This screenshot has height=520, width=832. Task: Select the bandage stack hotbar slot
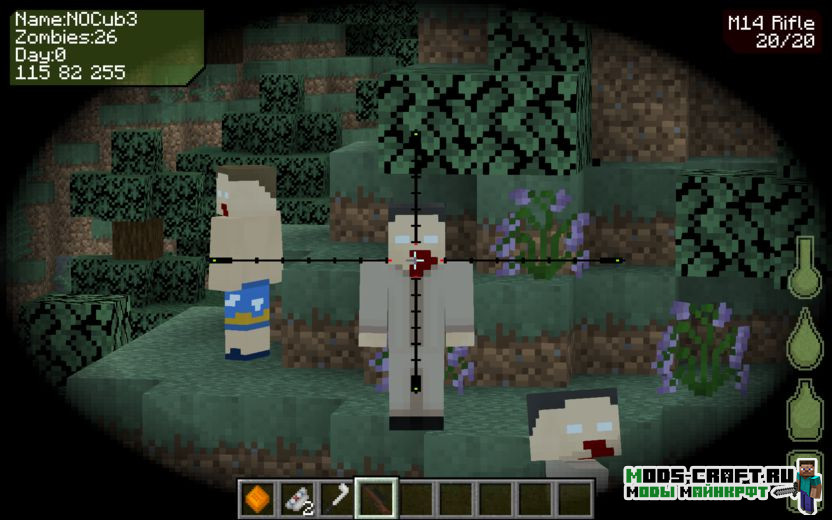pos(297,497)
